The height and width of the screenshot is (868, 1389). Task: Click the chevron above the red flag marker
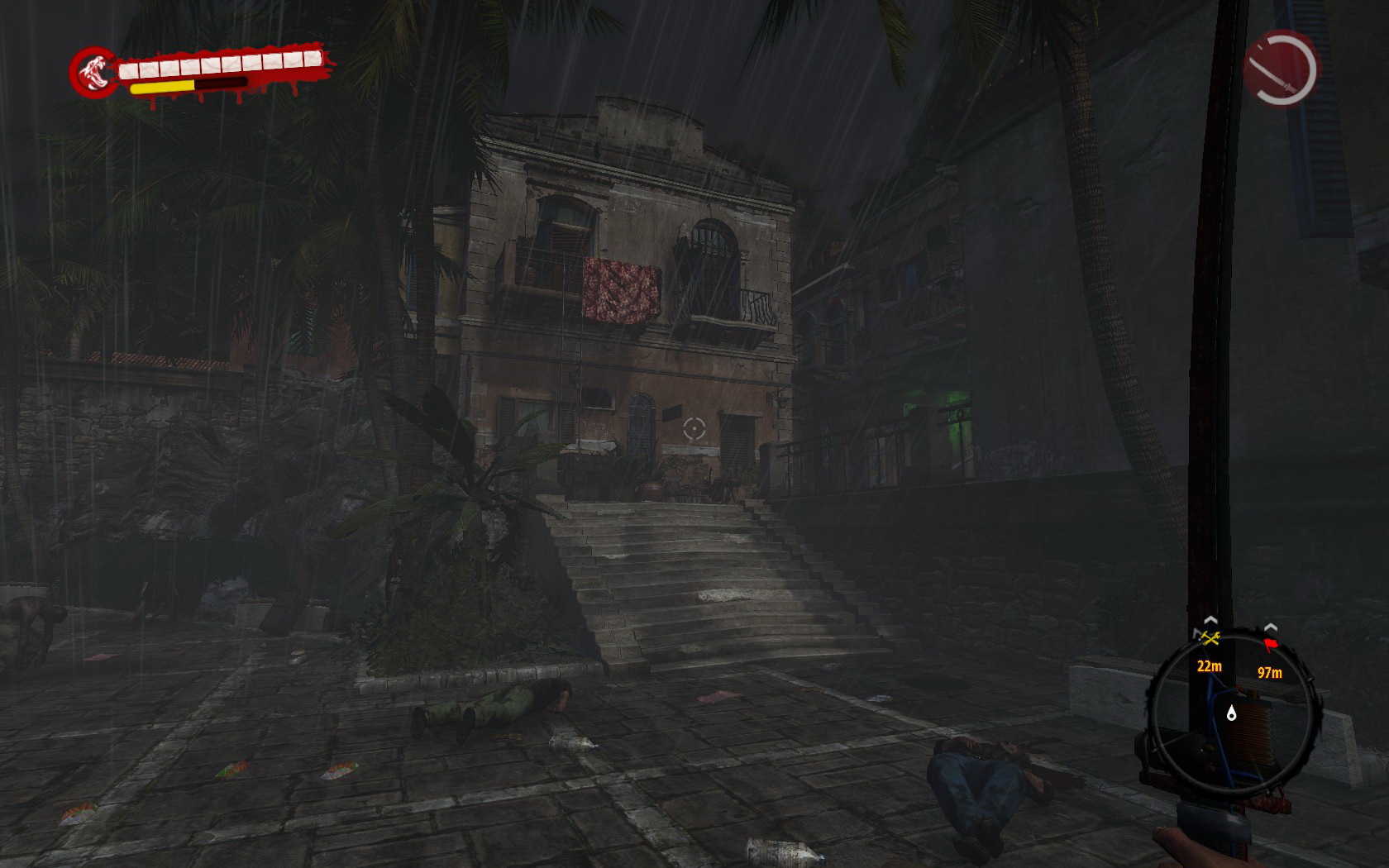tap(1271, 626)
